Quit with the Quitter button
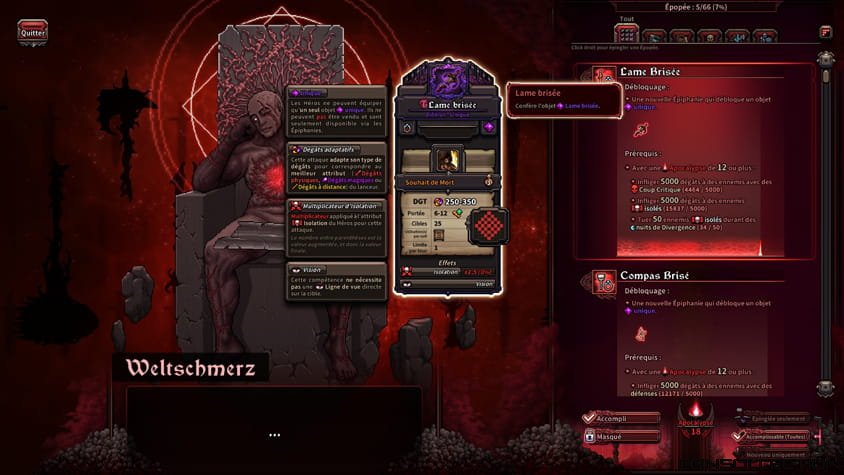The image size is (844, 475). [32, 31]
